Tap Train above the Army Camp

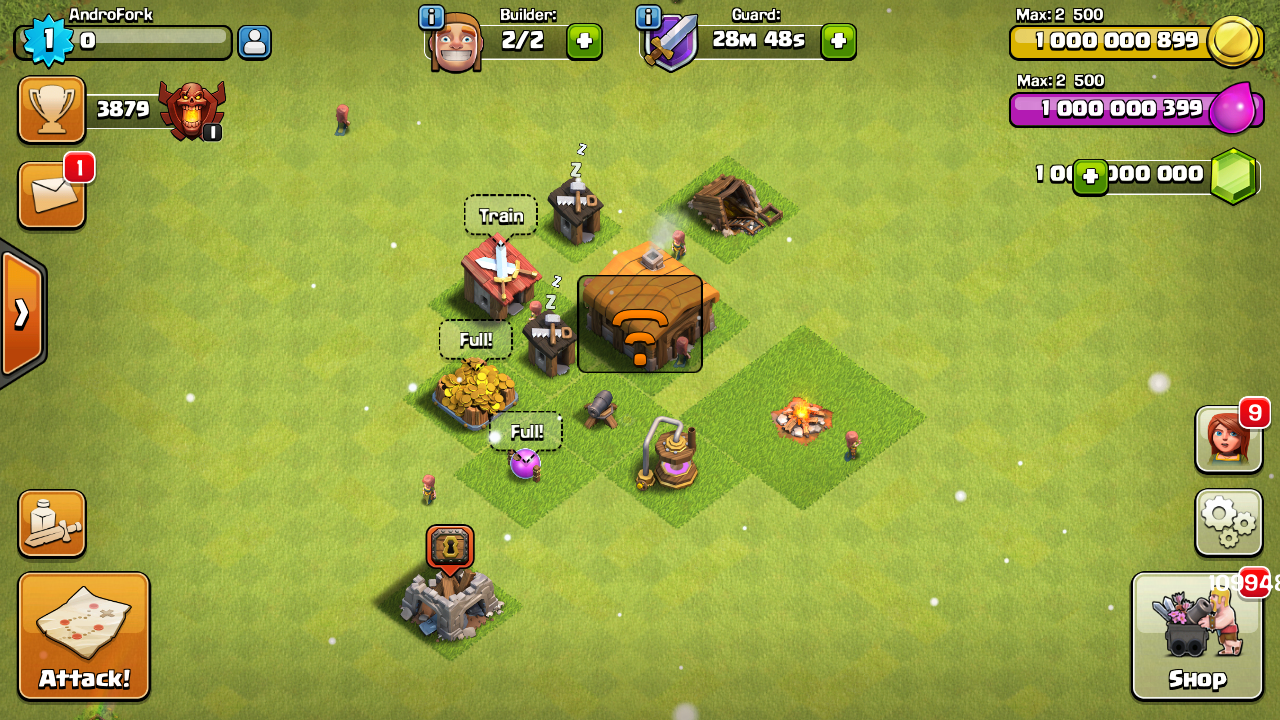(x=500, y=215)
